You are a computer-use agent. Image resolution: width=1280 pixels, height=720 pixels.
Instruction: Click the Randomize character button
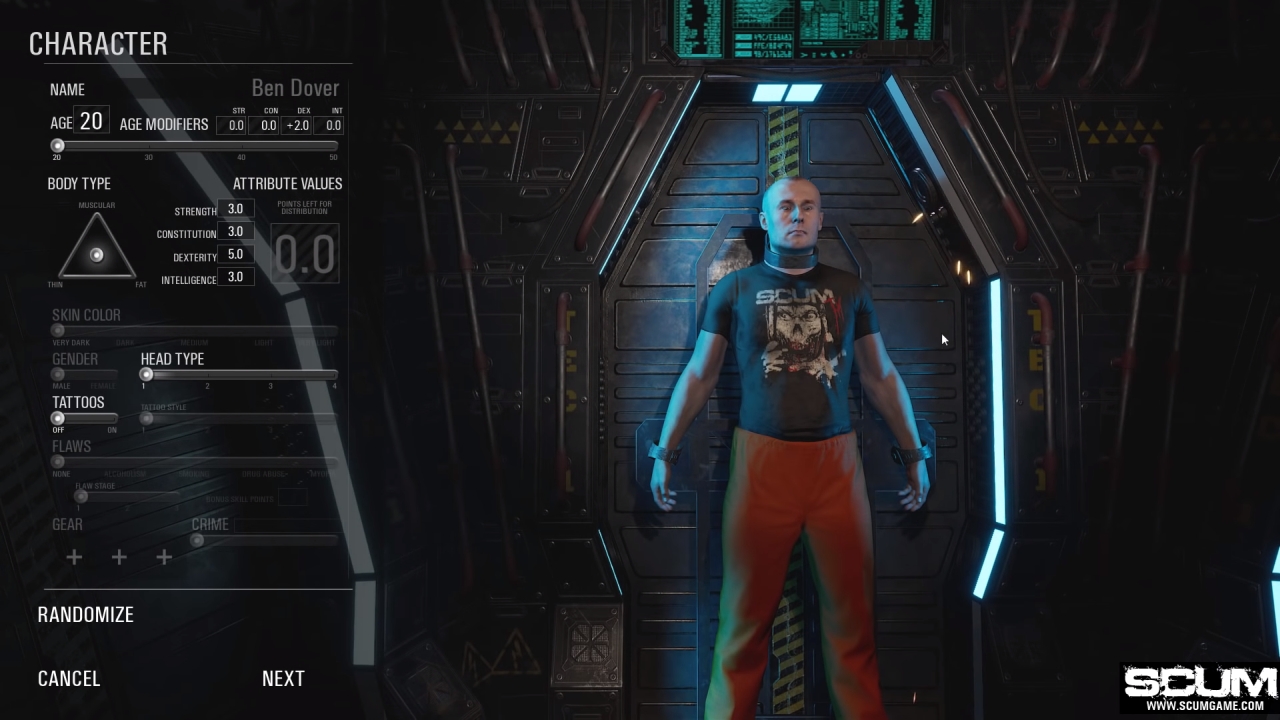(x=85, y=615)
